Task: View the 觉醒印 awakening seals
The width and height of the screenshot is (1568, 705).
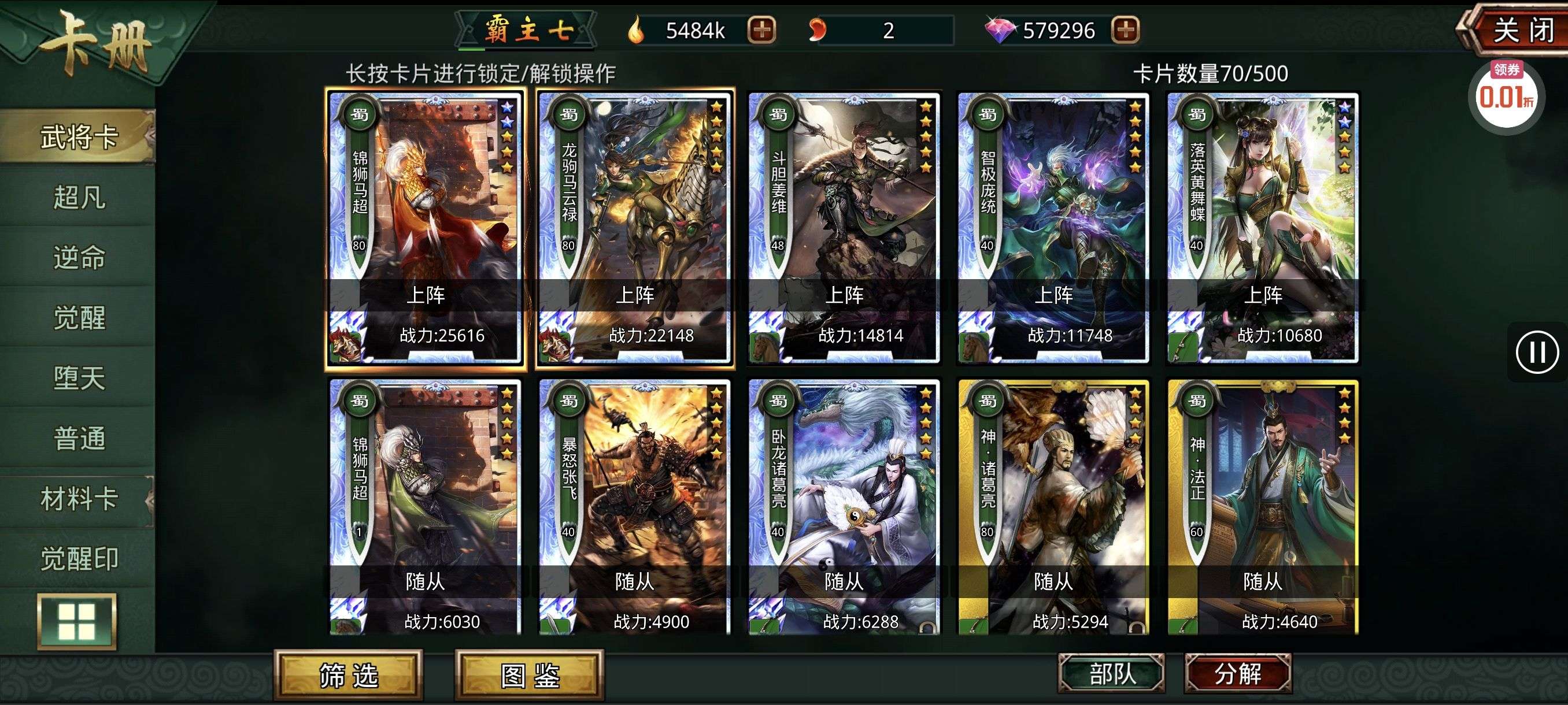Action: (x=79, y=558)
